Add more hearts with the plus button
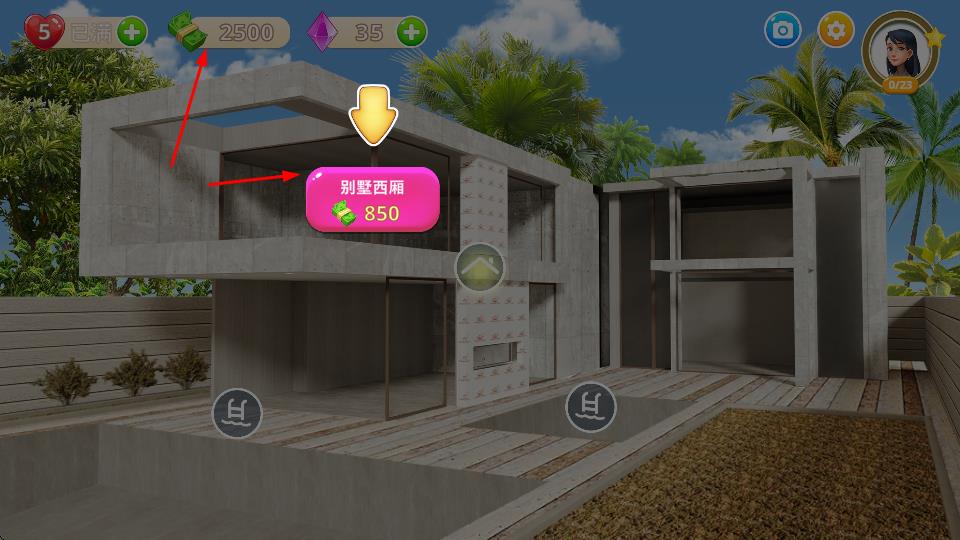 coord(132,31)
